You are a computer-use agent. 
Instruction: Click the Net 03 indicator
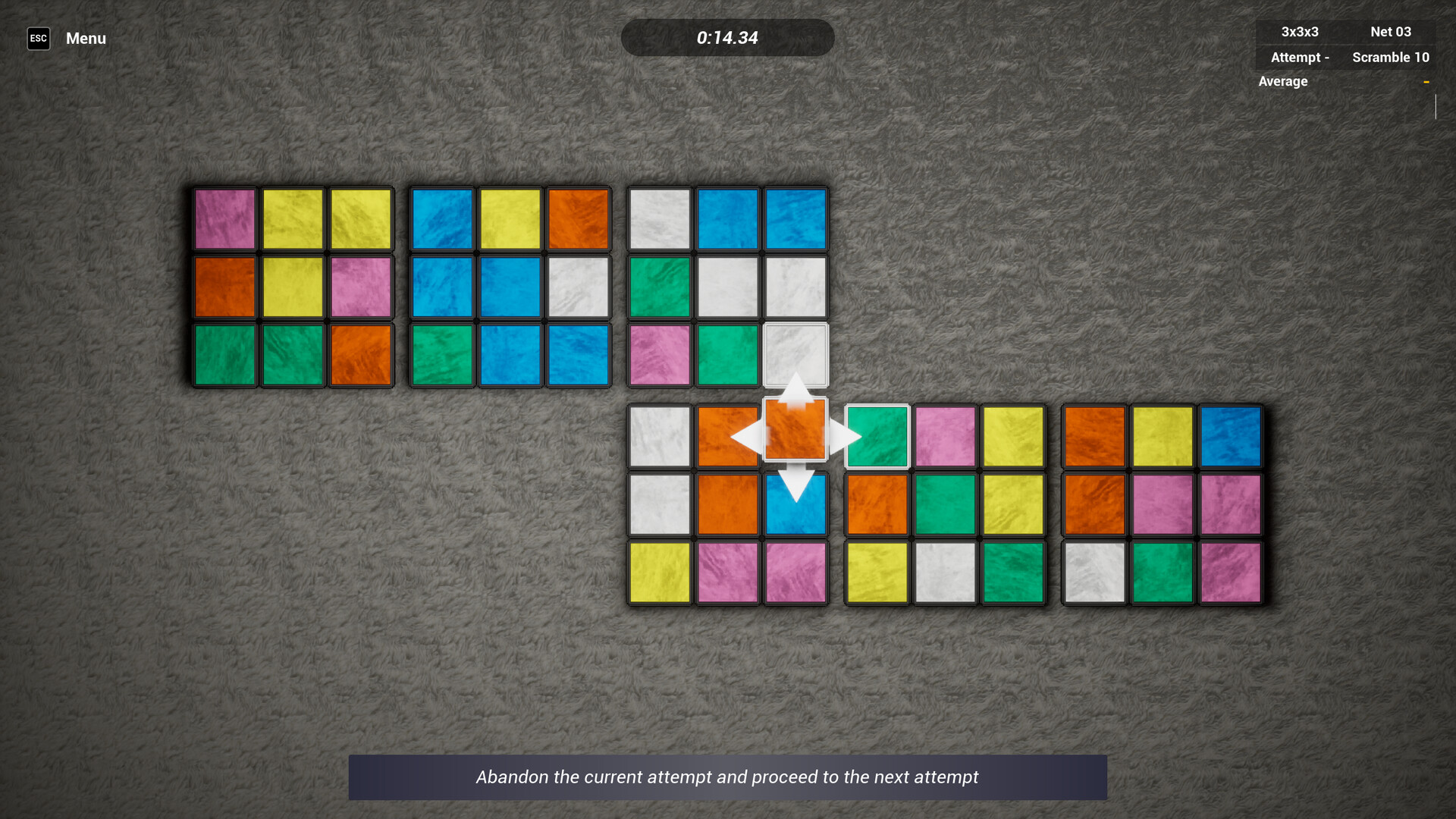click(x=1389, y=32)
